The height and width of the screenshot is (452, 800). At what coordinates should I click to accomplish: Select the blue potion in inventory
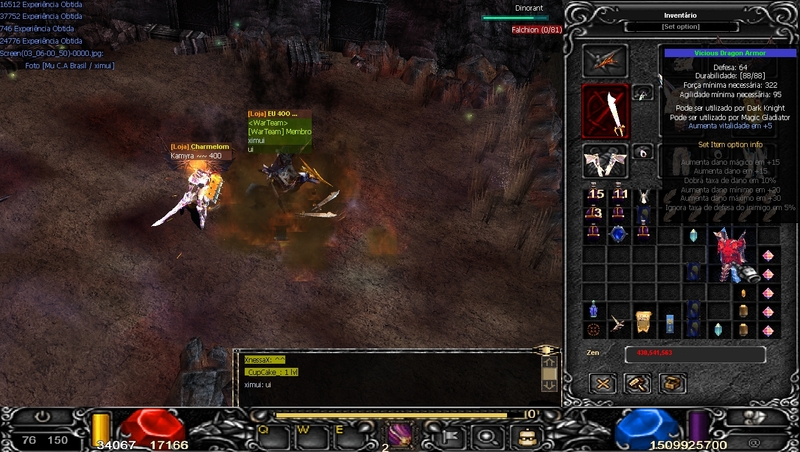click(594, 310)
